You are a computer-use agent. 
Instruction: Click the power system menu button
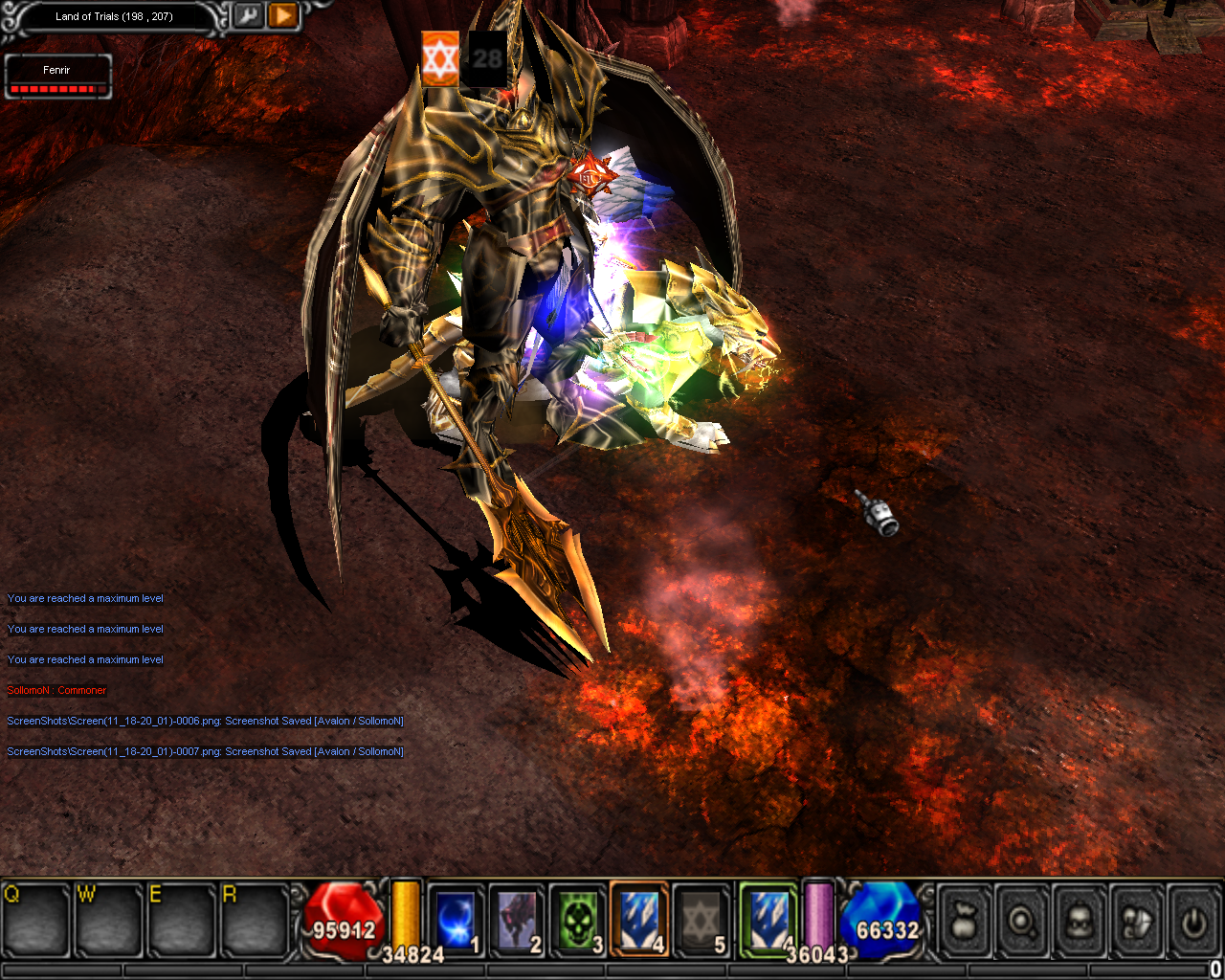(x=1192, y=922)
